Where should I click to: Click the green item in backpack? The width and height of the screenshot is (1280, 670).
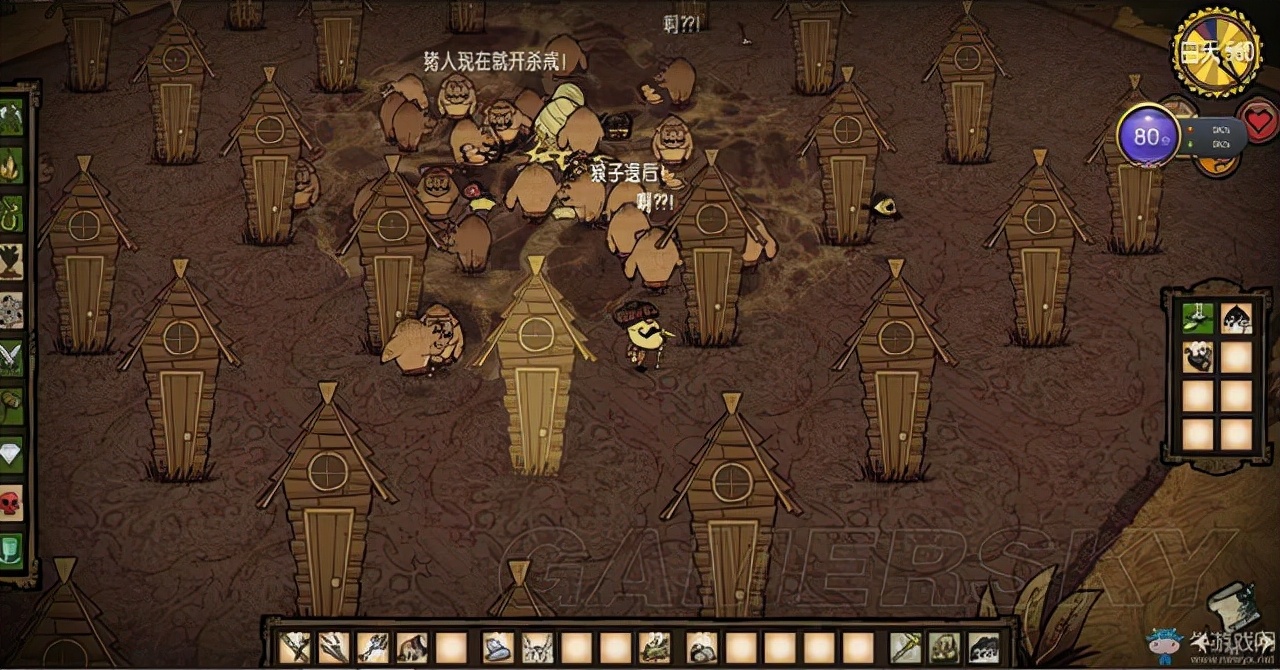(1198, 318)
